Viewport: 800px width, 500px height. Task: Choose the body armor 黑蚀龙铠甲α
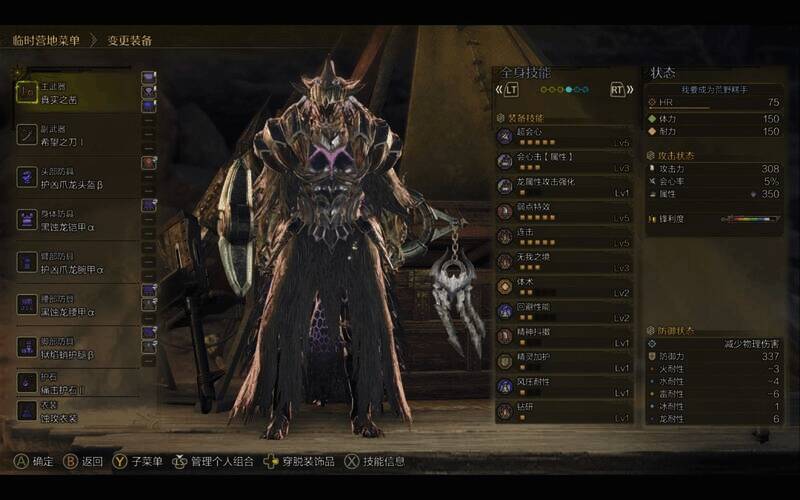coord(78,220)
